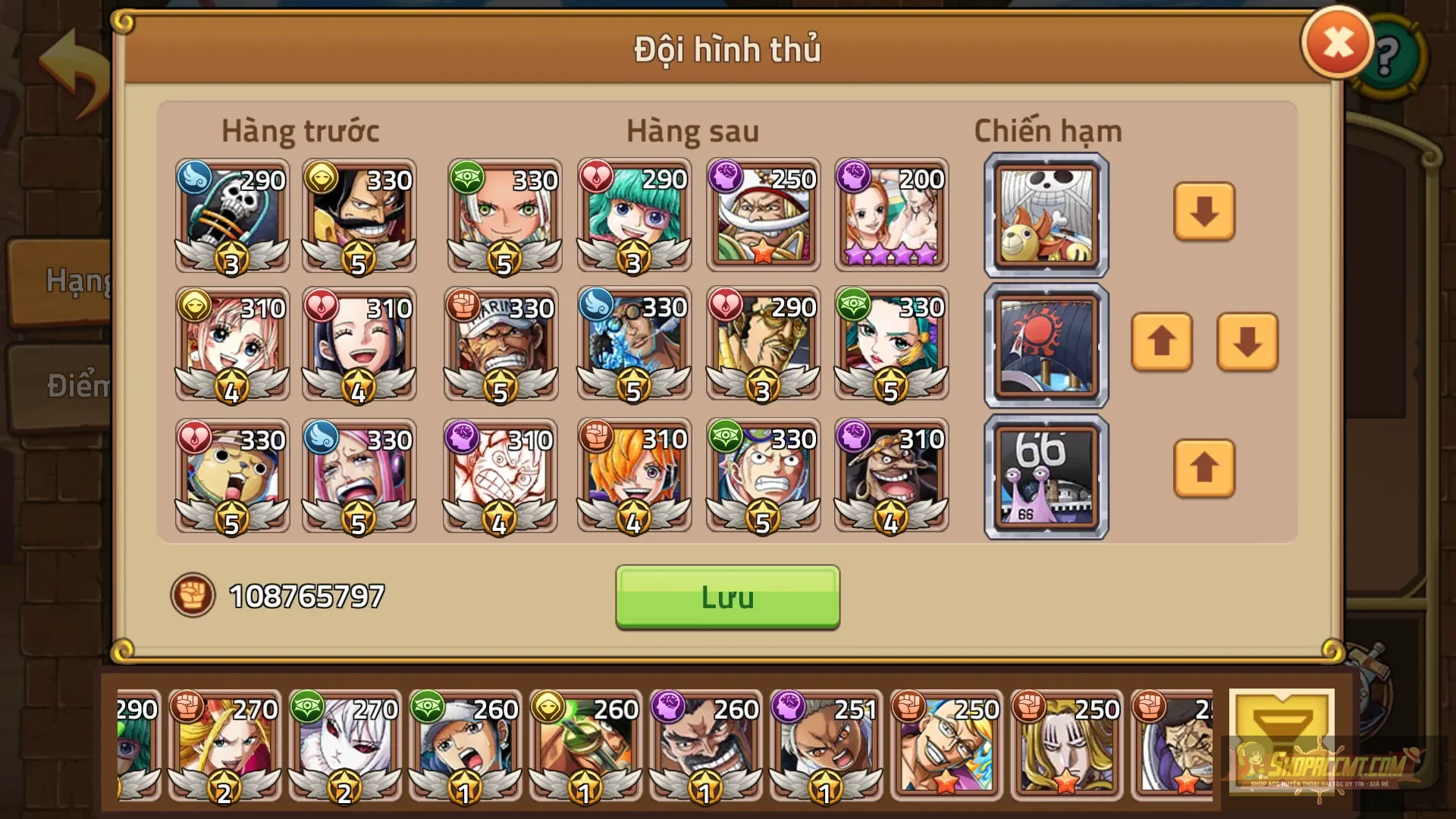Click the up arrow beside the middle ship
The width and height of the screenshot is (1456, 819).
[x=1161, y=341]
